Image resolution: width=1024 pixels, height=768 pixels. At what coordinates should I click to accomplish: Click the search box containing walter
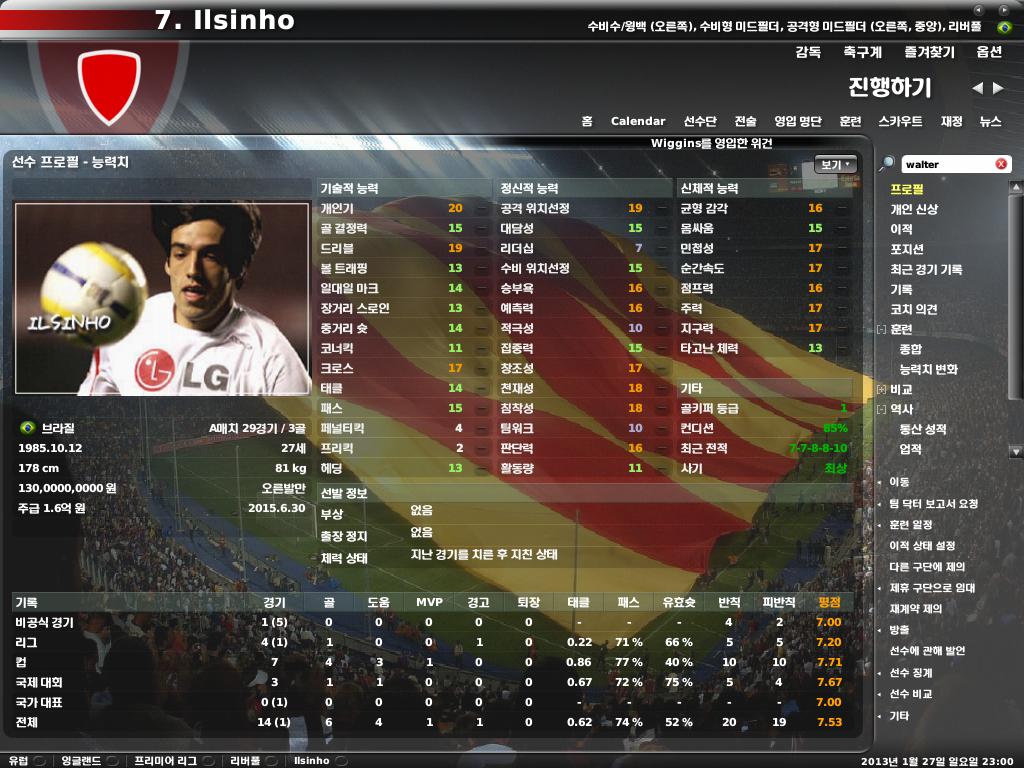945,164
